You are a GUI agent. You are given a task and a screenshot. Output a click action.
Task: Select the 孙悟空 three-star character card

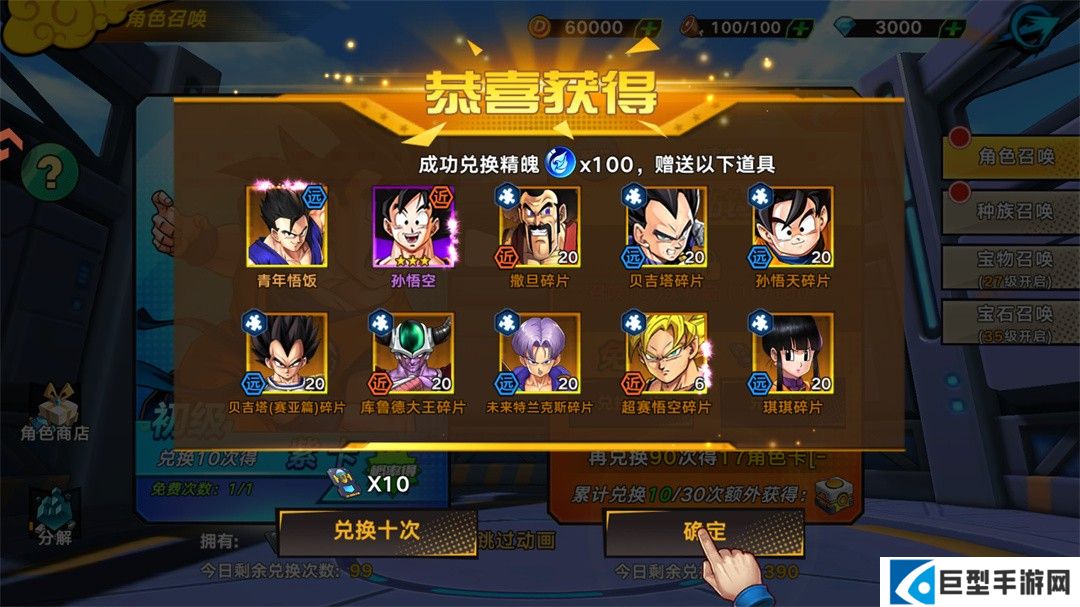(x=413, y=227)
